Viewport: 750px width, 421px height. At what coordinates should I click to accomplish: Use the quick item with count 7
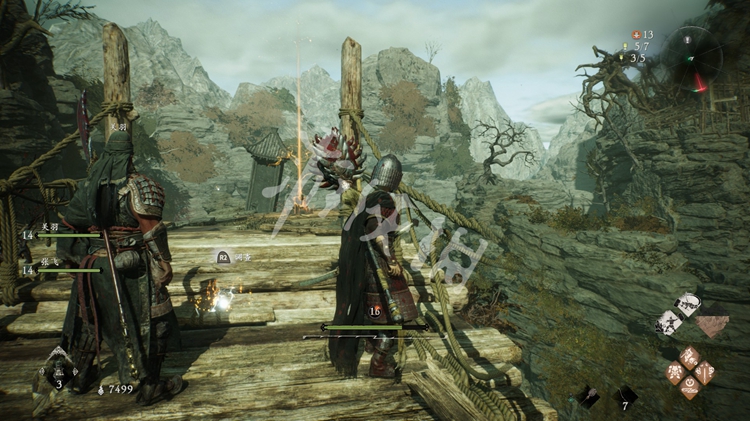(x=626, y=397)
